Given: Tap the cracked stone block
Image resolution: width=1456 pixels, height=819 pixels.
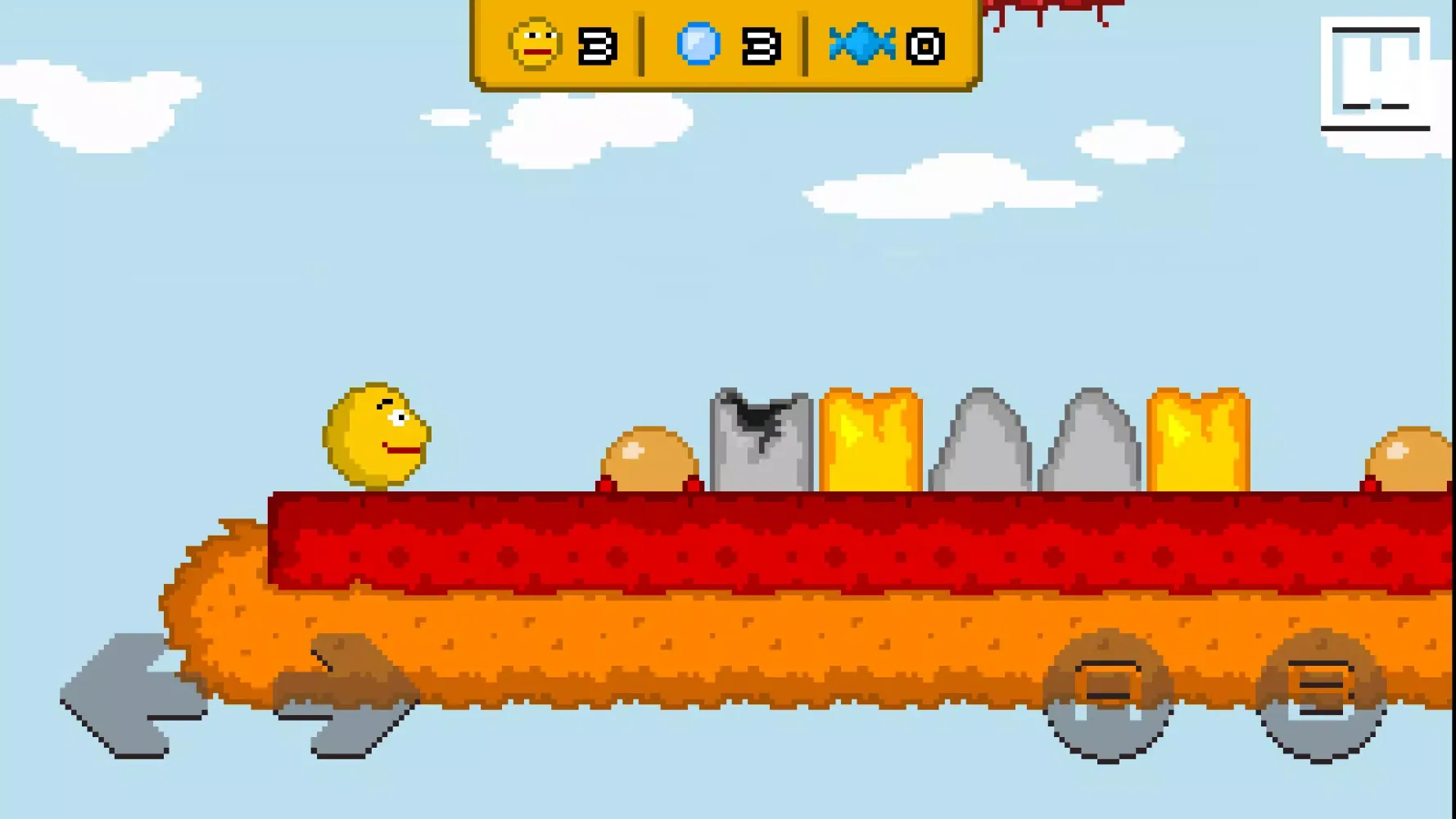Looking at the screenshot, I should tap(760, 442).
